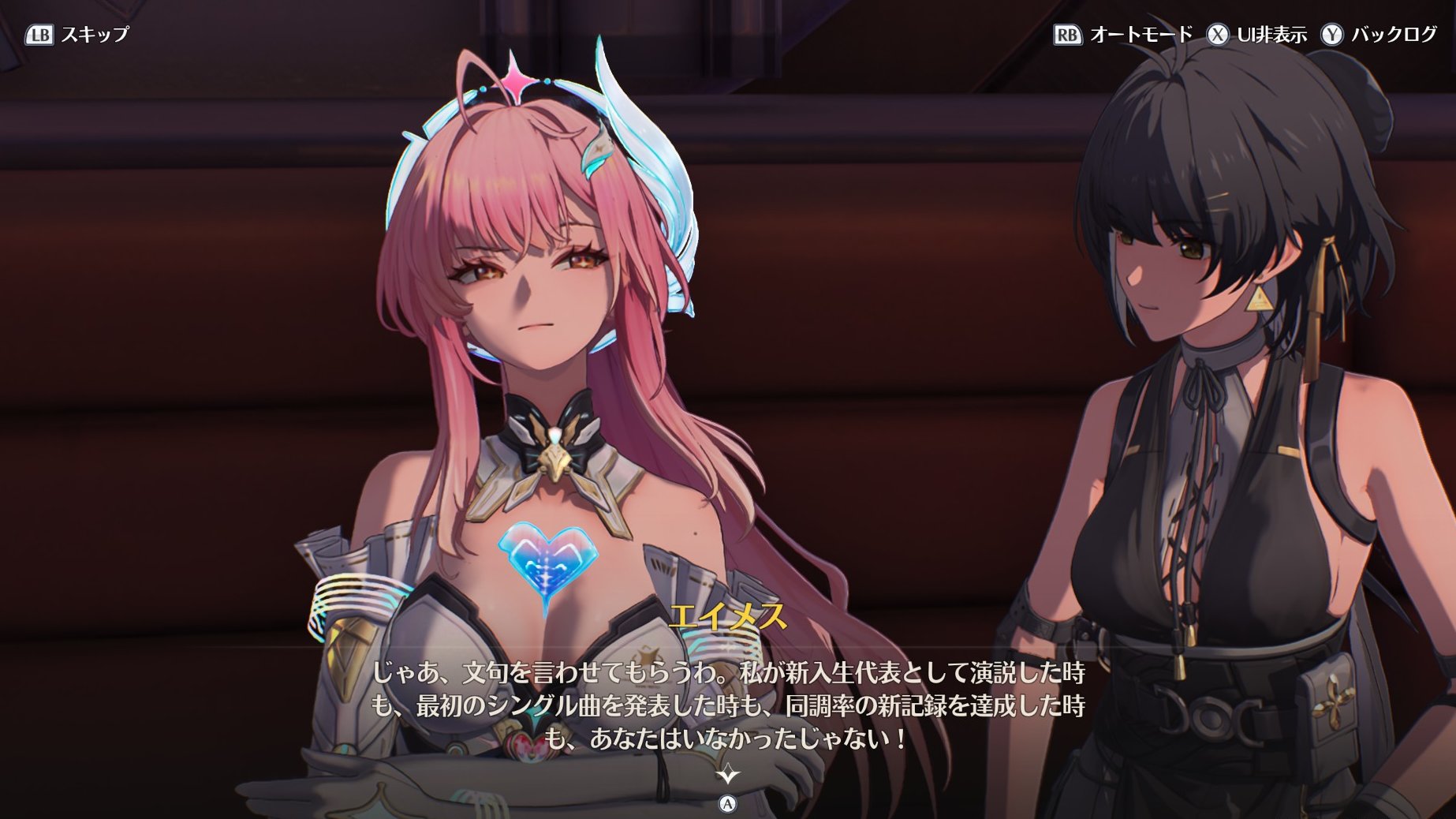Advance dialogue via the sparkle continue indicator

[727, 774]
